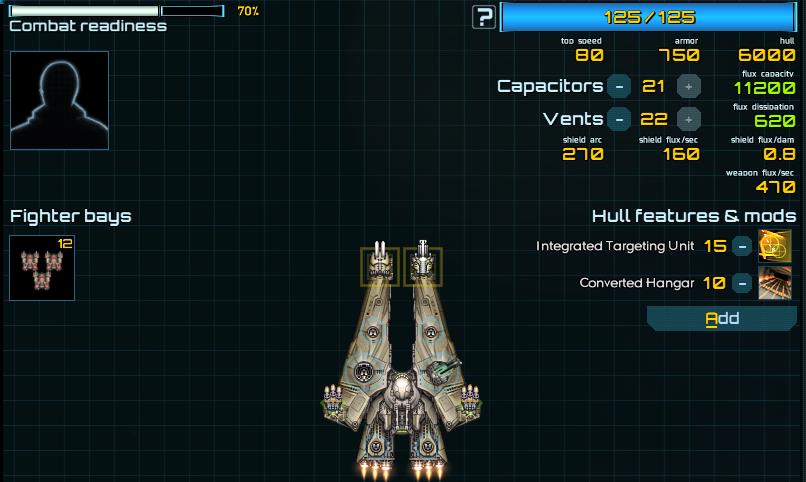
Task: Decrease Capacitors with the minus button
Action: click(619, 86)
